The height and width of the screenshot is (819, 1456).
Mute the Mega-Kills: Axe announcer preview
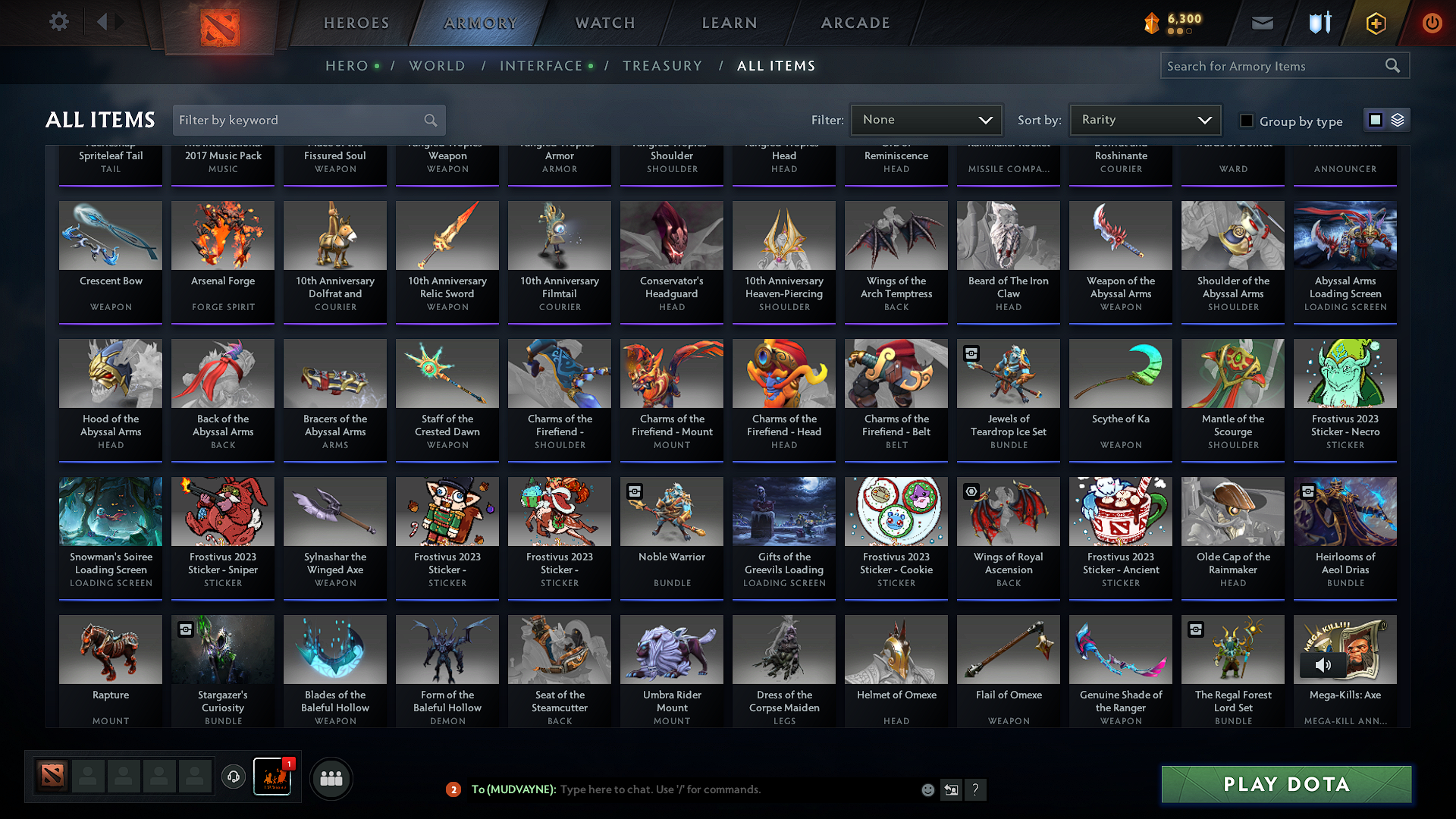(x=1325, y=665)
